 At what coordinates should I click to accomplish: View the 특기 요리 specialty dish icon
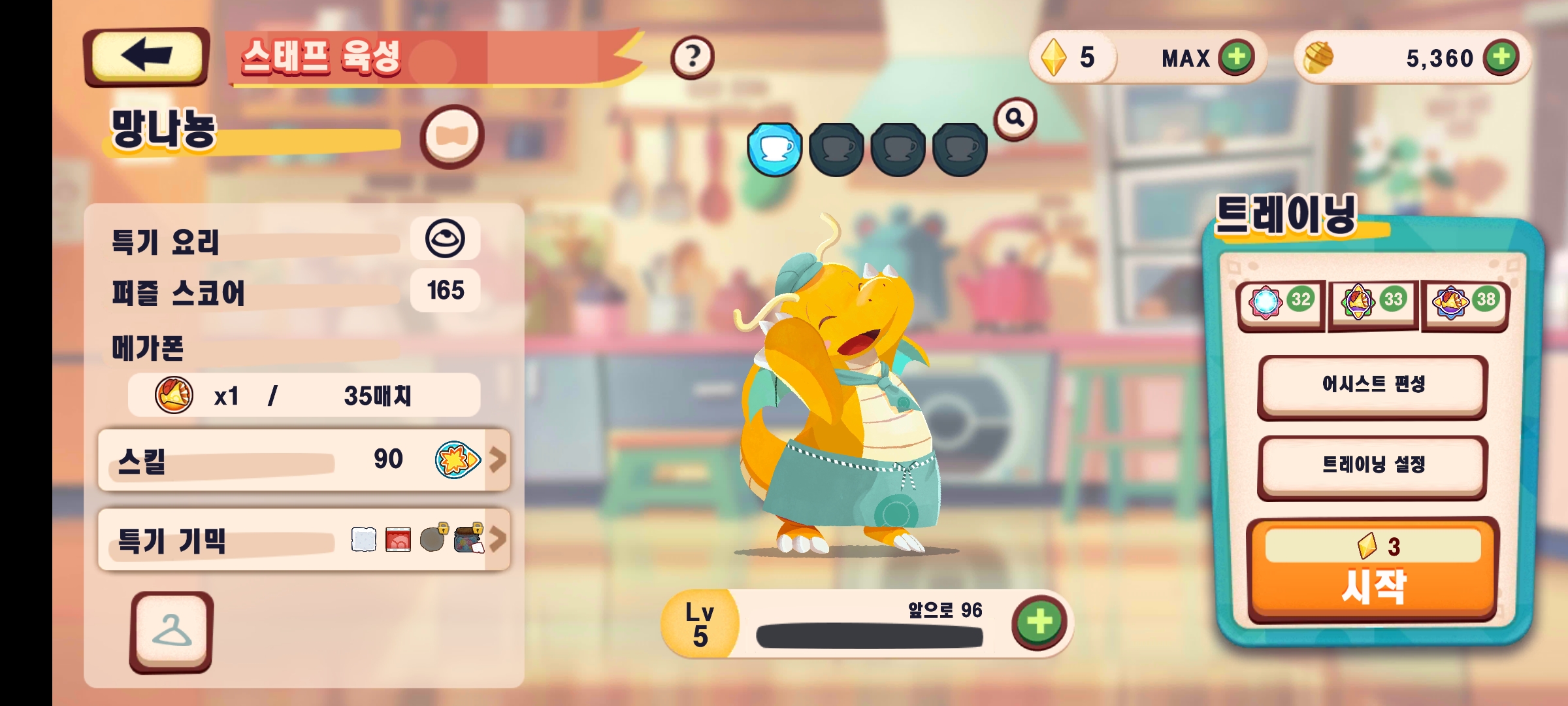[x=445, y=239]
